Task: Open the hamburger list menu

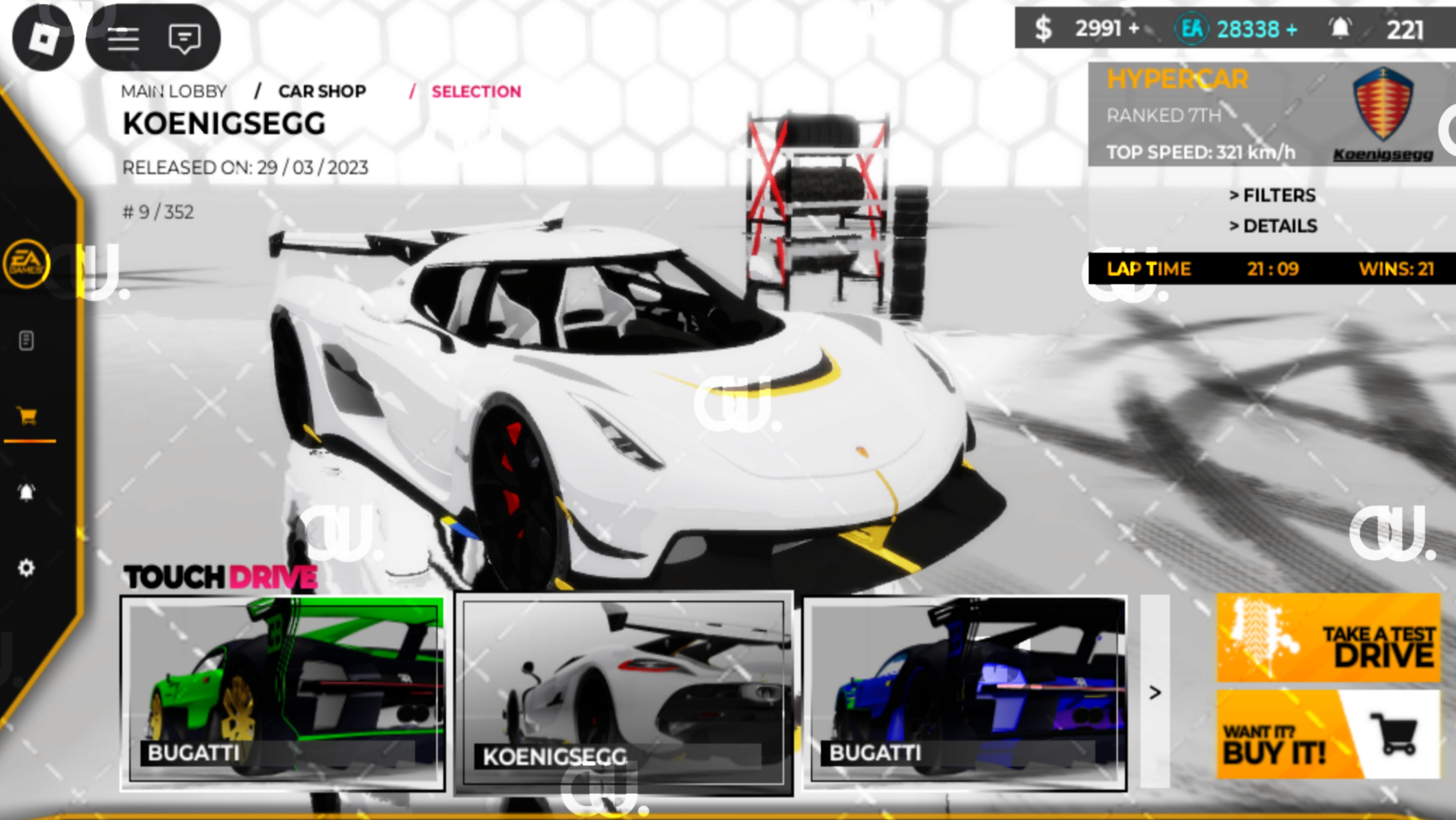Action: (x=123, y=38)
